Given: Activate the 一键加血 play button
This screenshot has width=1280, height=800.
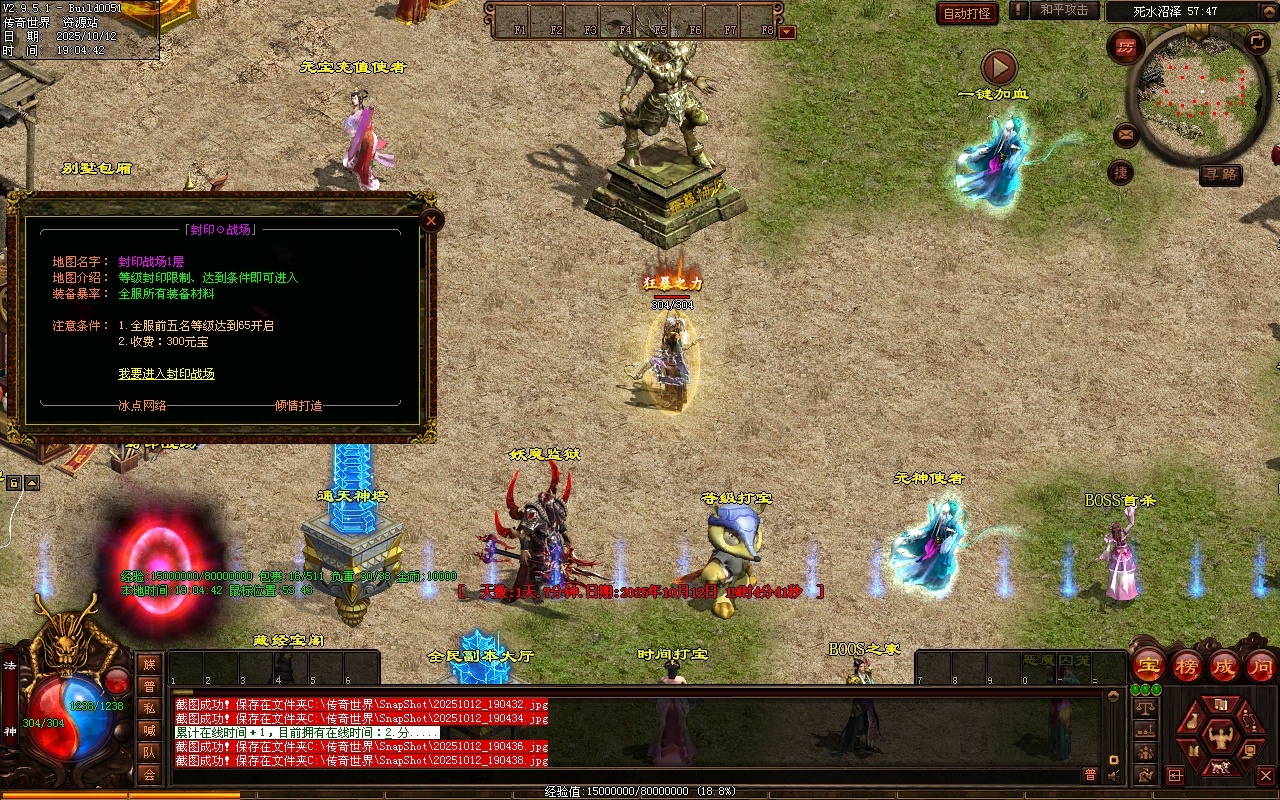Looking at the screenshot, I should click(998, 68).
